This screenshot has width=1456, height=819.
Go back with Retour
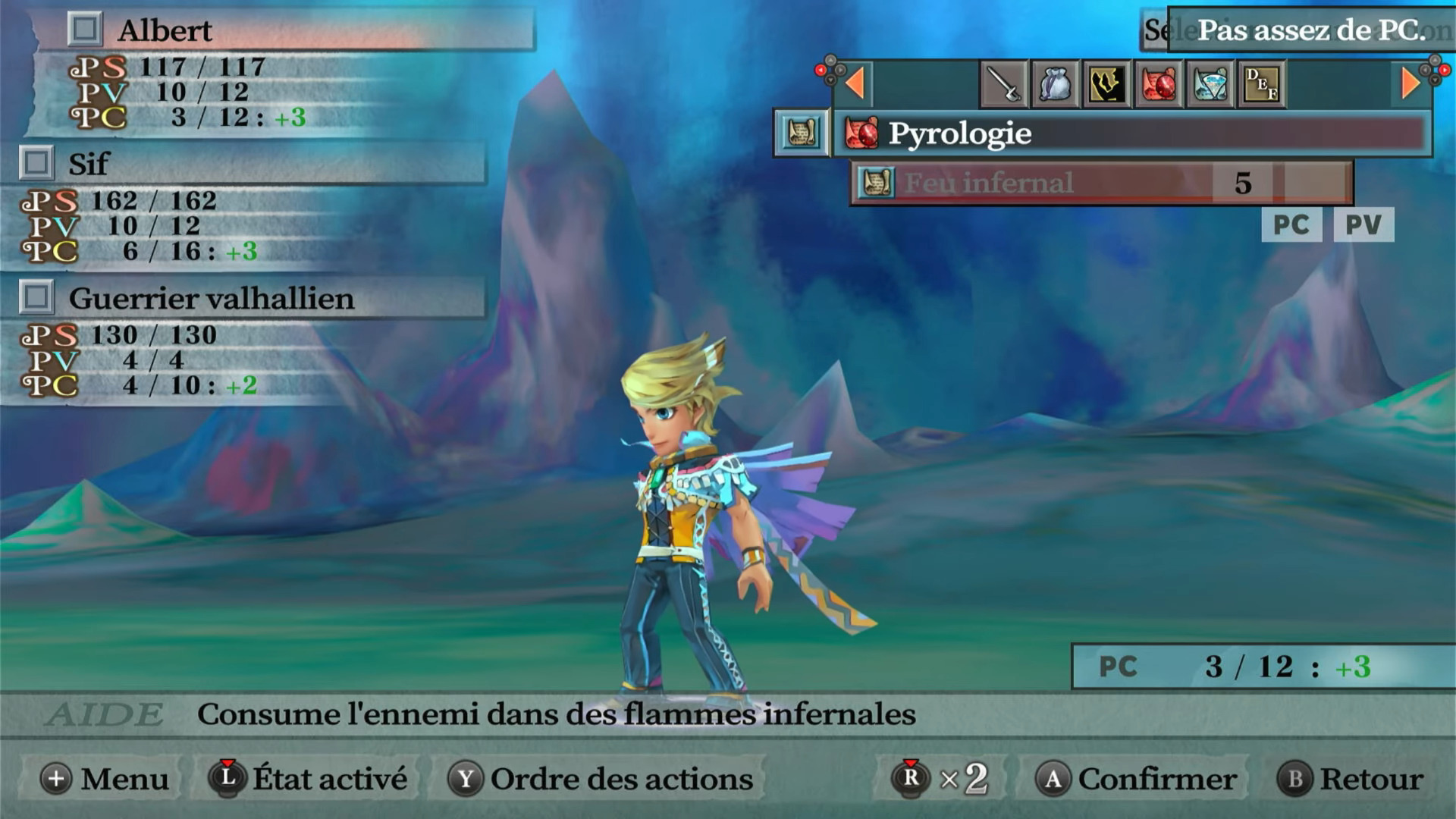[x=1351, y=779]
